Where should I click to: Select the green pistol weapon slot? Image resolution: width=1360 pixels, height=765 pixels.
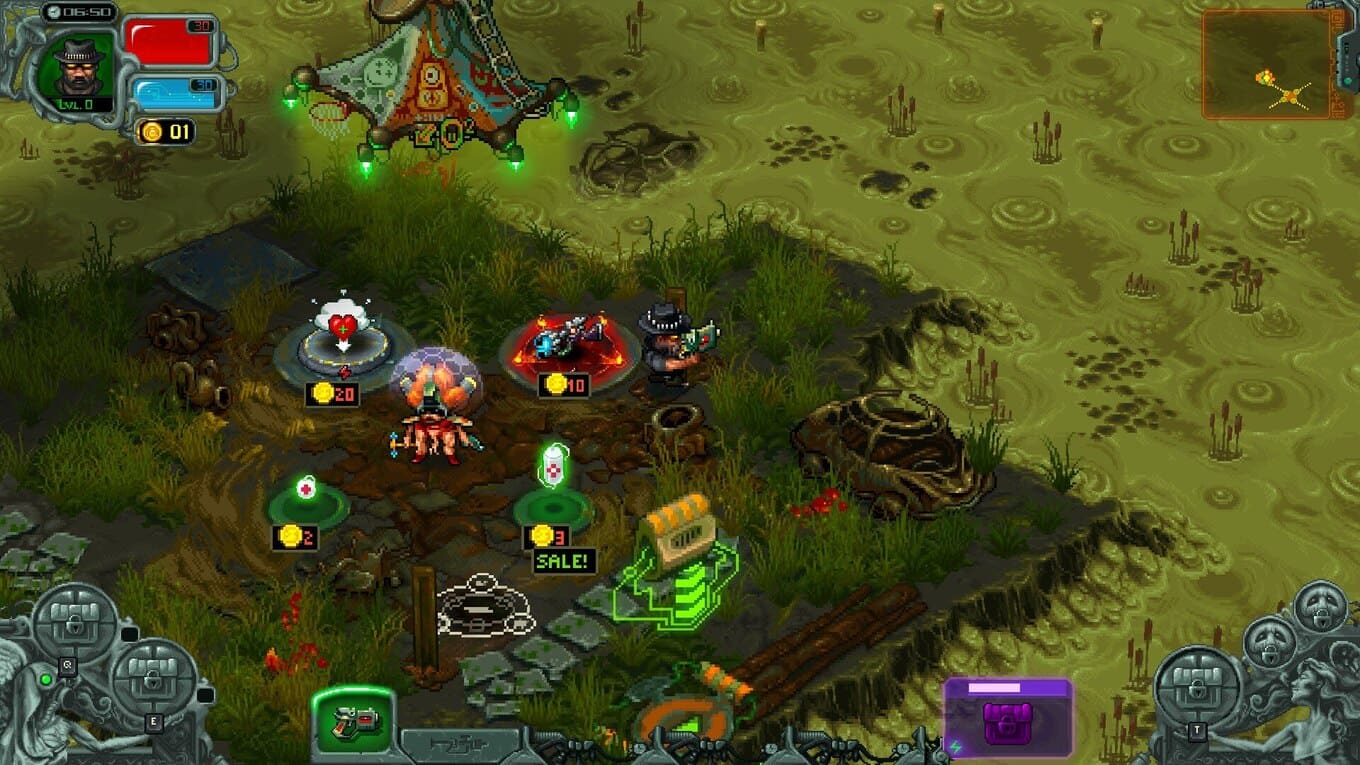click(x=353, y=719)
